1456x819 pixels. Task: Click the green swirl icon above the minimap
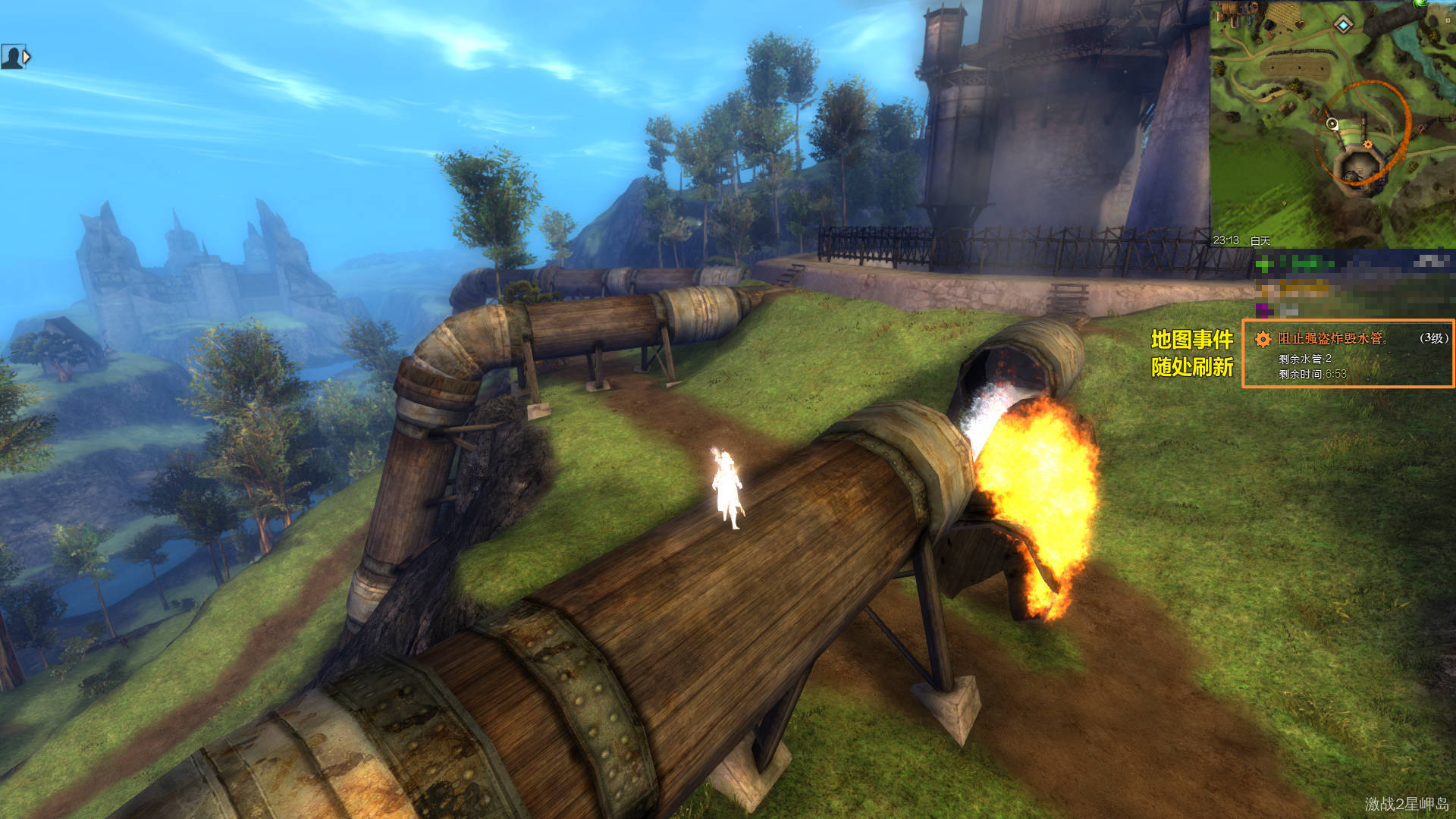pos(1420,3)
